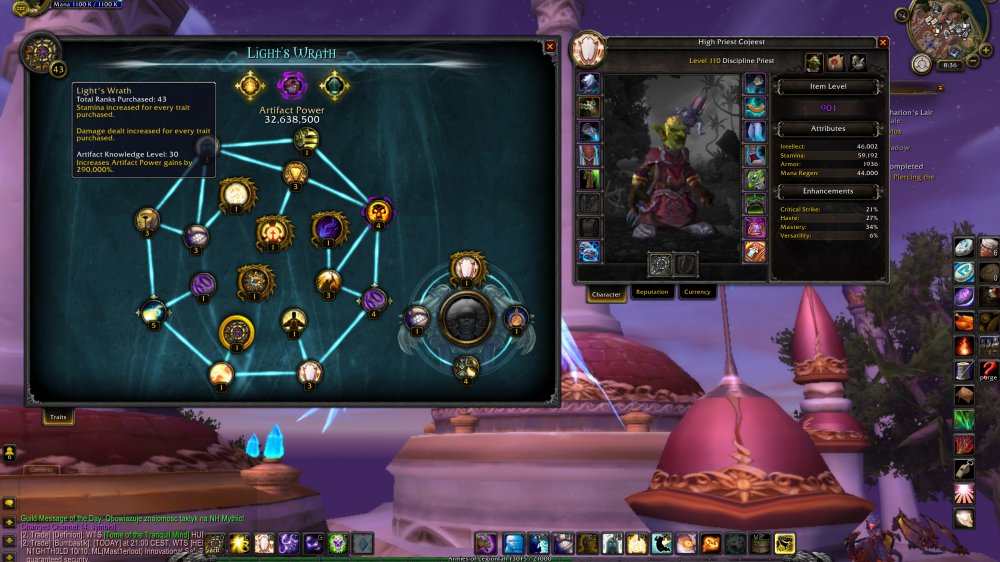Open the General chat tab

click(41, 469)
